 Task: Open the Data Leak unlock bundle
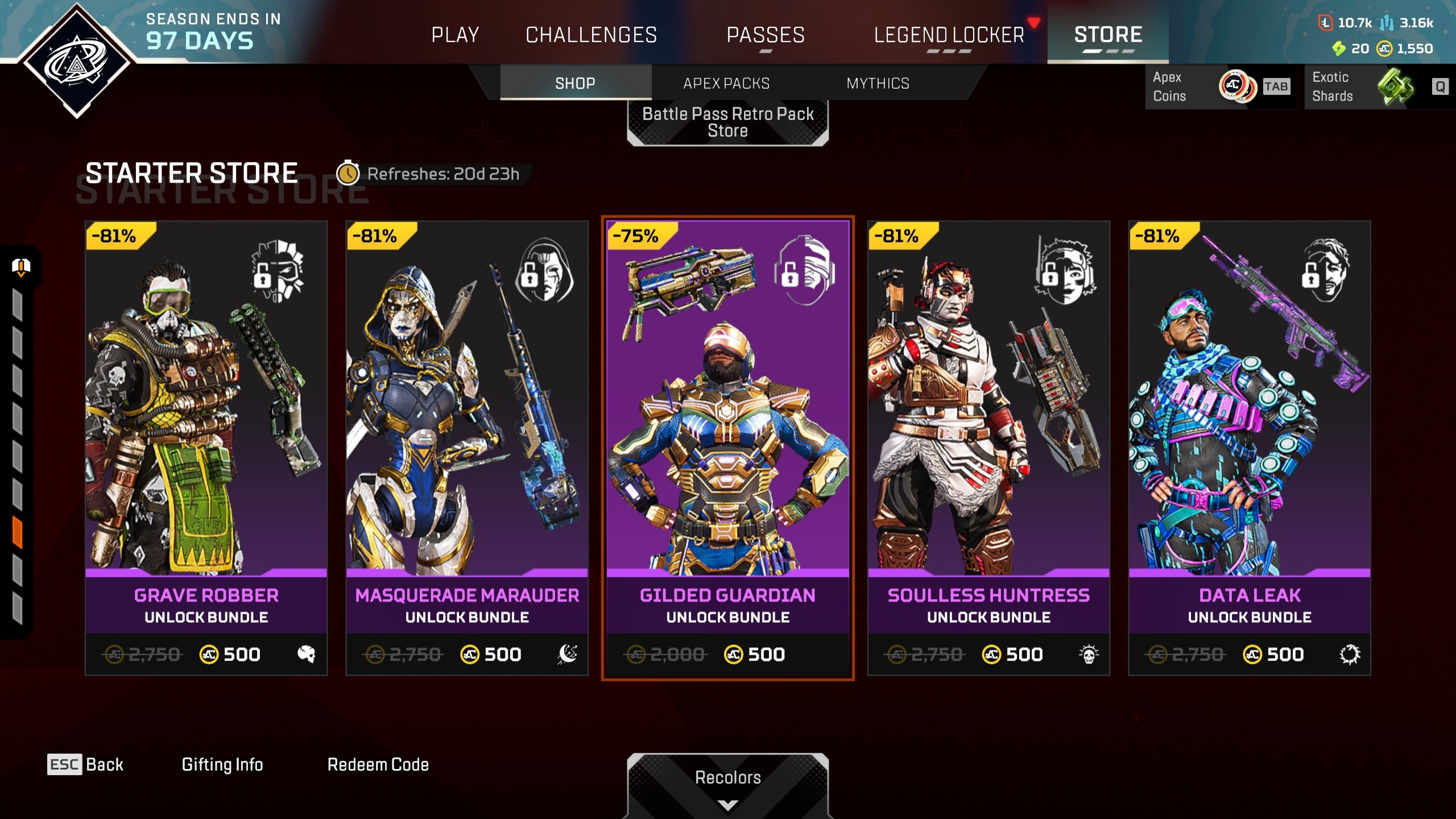[x=1250, y=448]
